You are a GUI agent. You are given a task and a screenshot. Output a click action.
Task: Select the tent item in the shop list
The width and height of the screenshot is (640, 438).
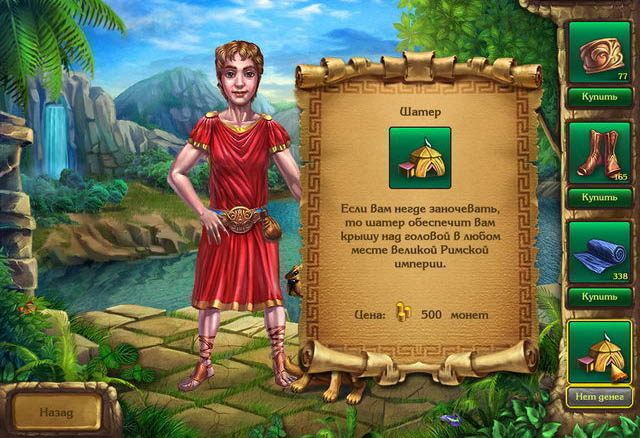click(598, 351)
